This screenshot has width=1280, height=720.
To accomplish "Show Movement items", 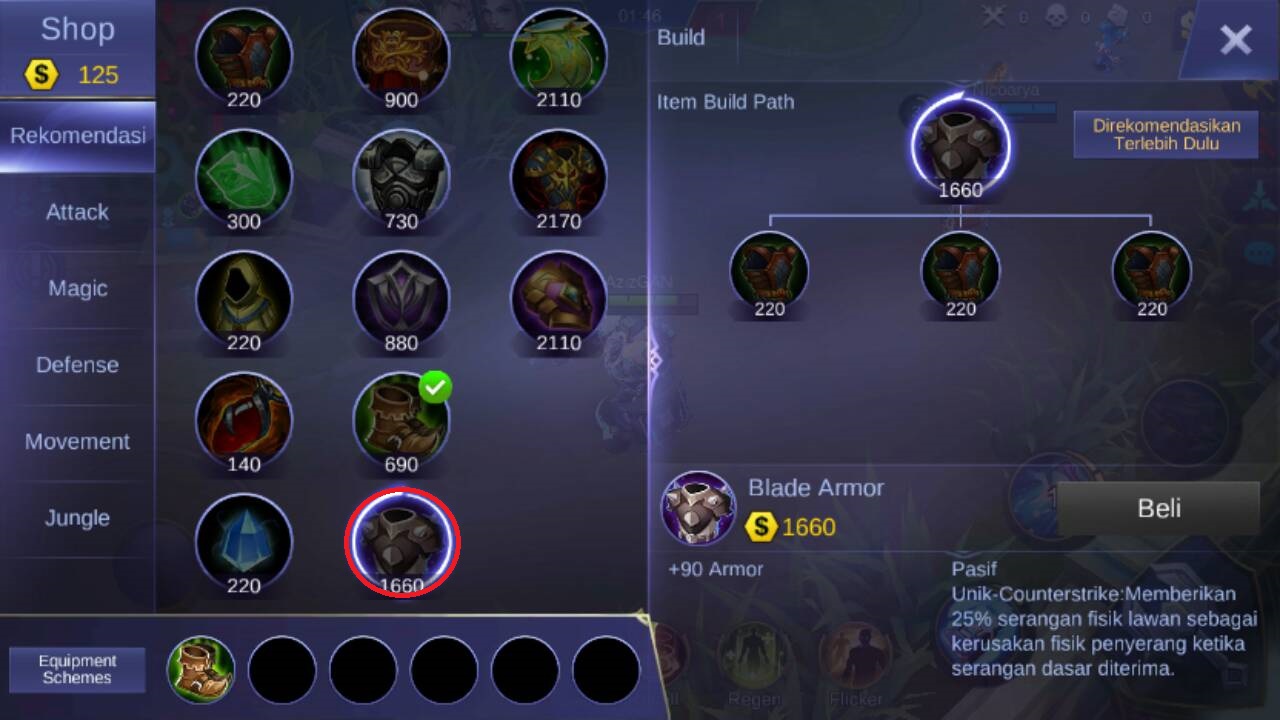I will click(x=77, y=442).
